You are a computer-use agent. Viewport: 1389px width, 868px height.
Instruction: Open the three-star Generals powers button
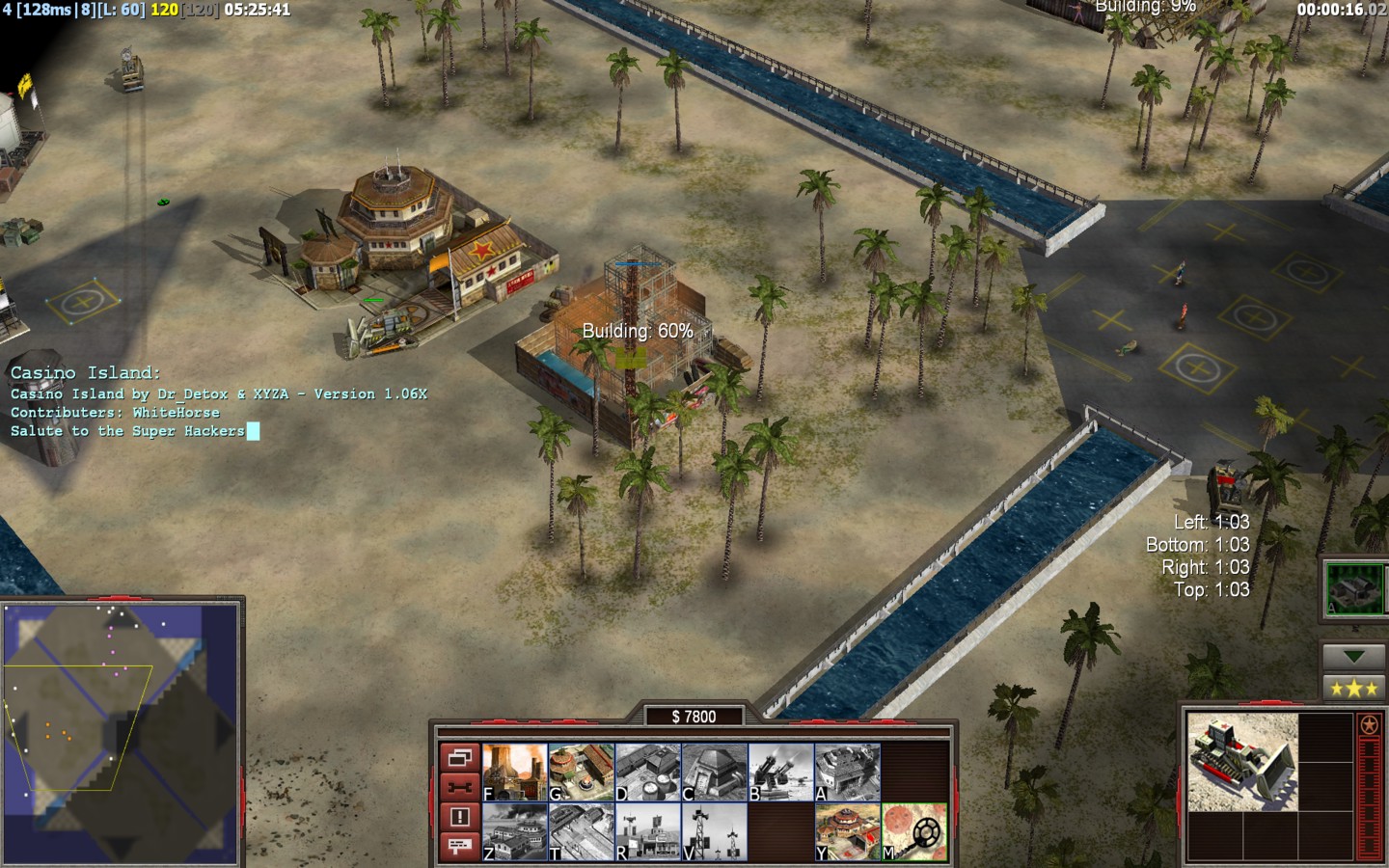(1353, 689)
